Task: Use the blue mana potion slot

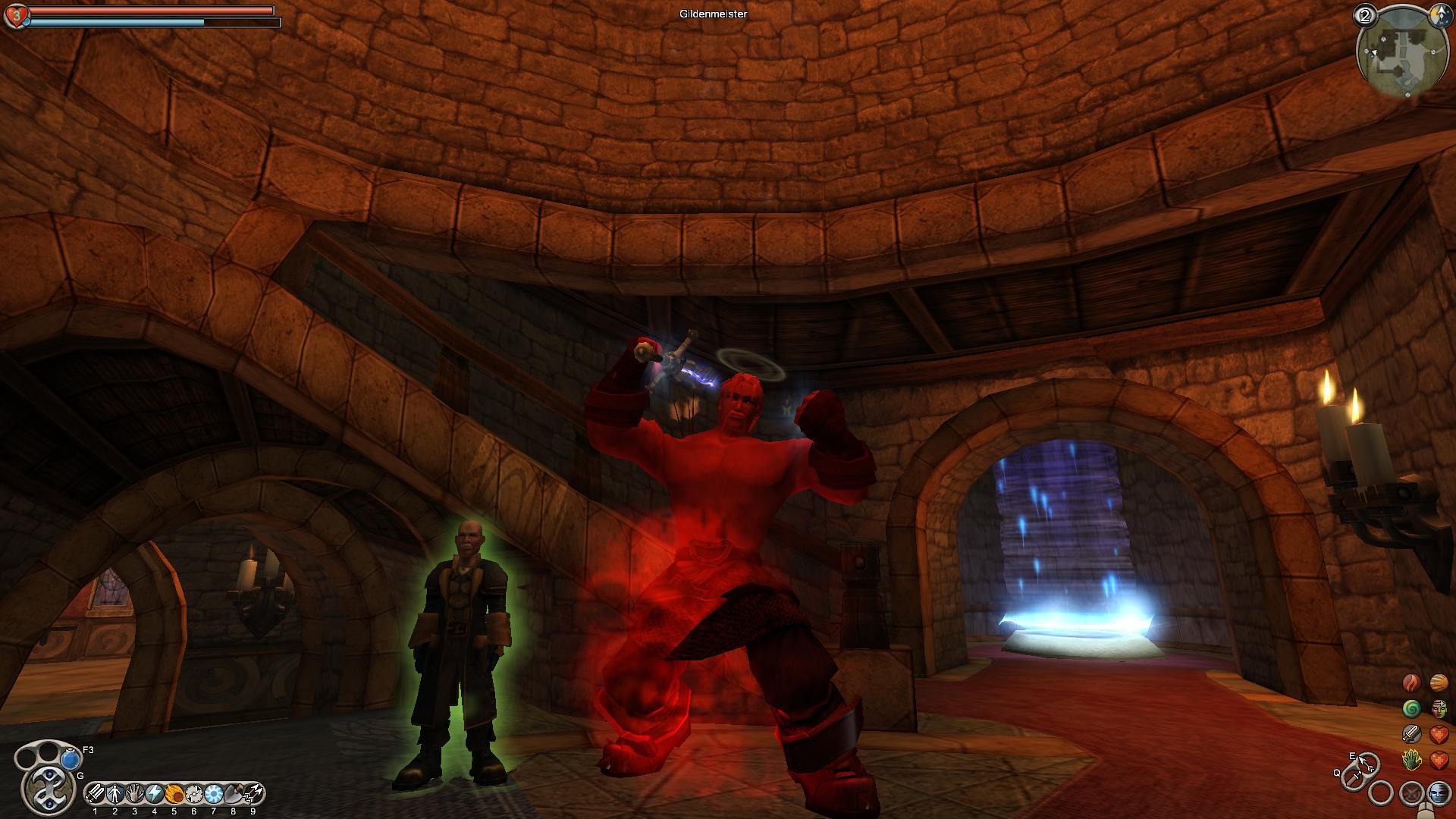Action: tap(71, 758)
